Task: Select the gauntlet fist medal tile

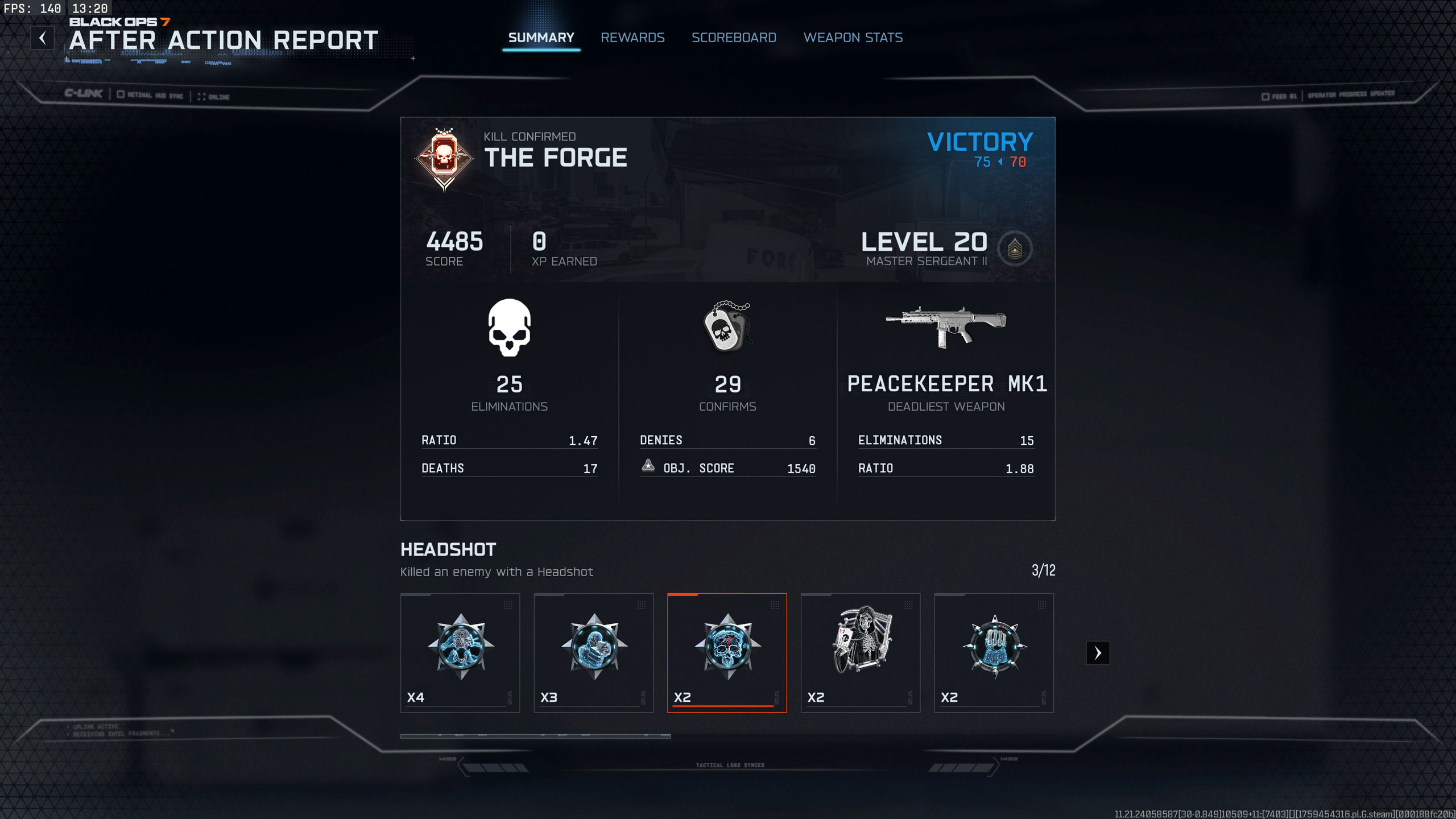Action: coord(994,652)
